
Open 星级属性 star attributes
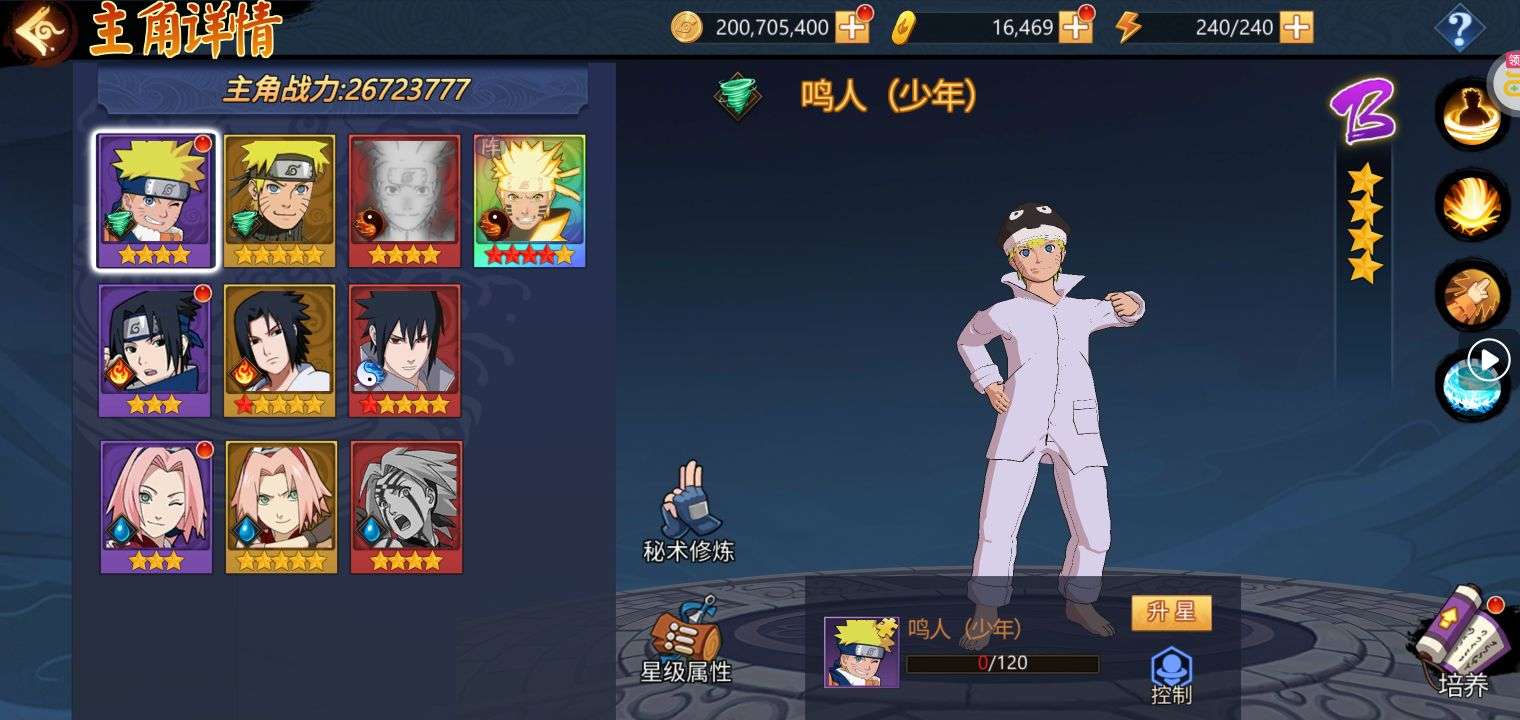click(686, 642)
